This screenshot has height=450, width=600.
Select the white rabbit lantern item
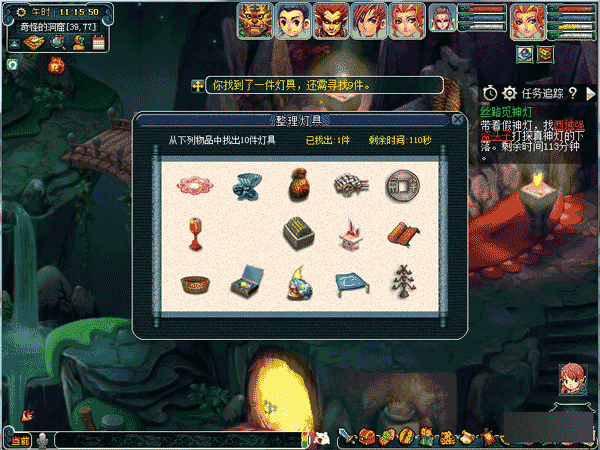click(x=348, y=235)
